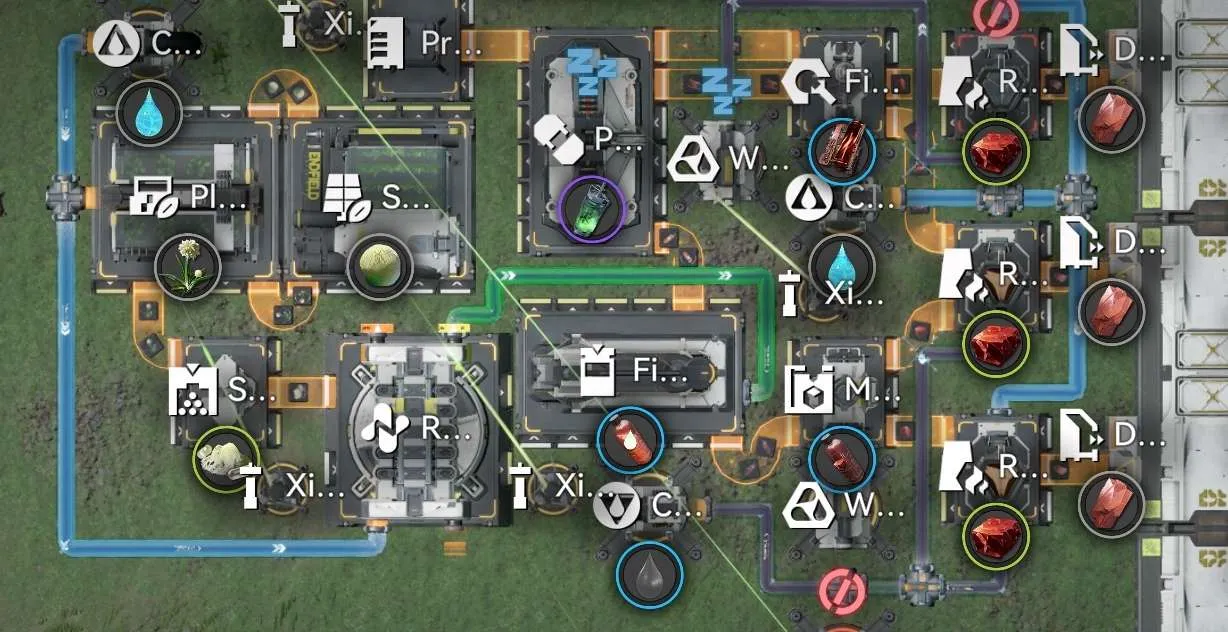Viewport: 1228px width, 632px height.
Task: Select the P... label with capsule icon
Action: pyautogui.click(x=588, y=139)
